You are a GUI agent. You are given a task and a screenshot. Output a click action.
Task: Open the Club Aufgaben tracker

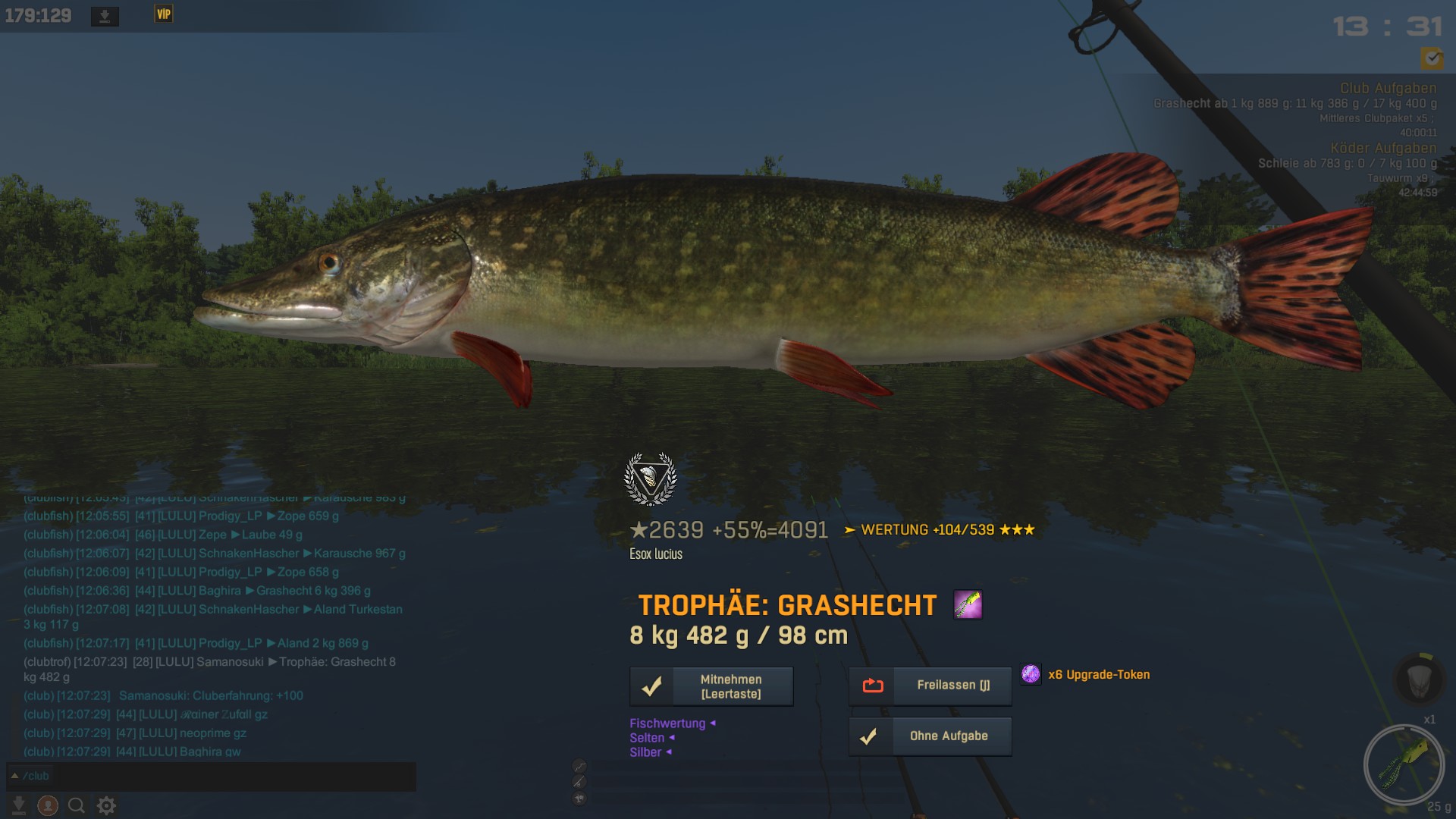(1387, 88)
